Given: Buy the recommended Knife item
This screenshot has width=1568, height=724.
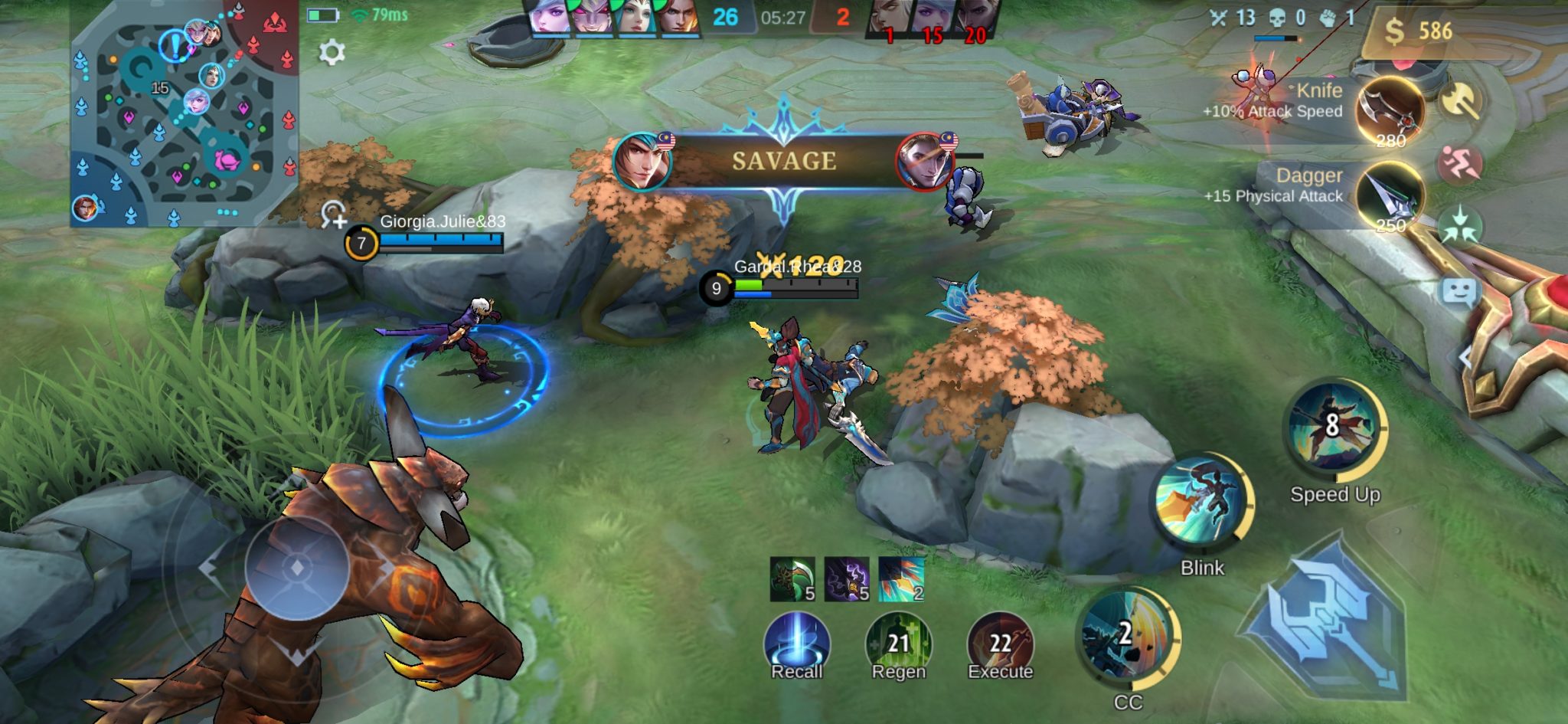Looking at the screenshot, I should [x=1390, y=112].
